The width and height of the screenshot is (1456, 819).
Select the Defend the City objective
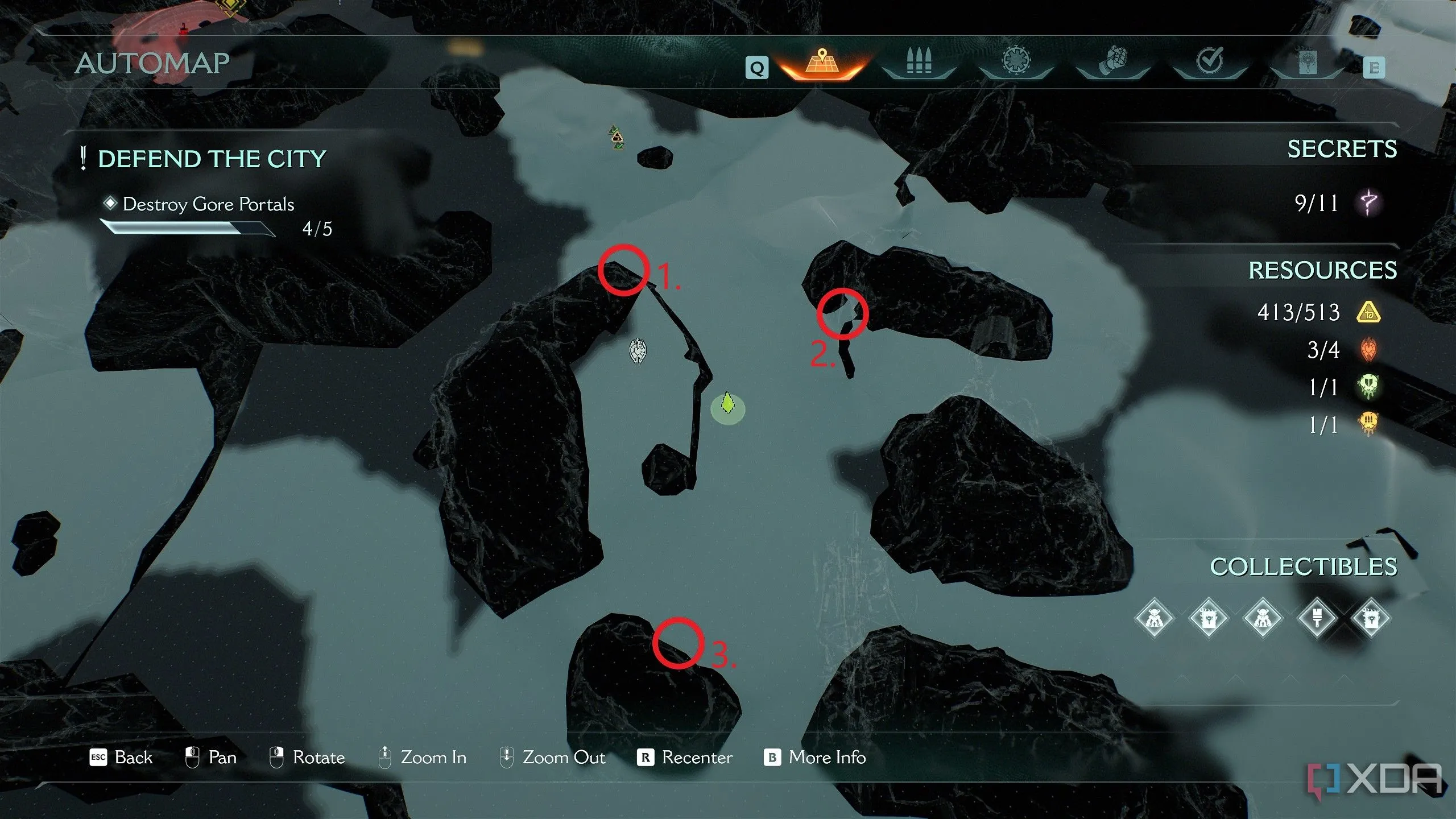tap(212, 159)
